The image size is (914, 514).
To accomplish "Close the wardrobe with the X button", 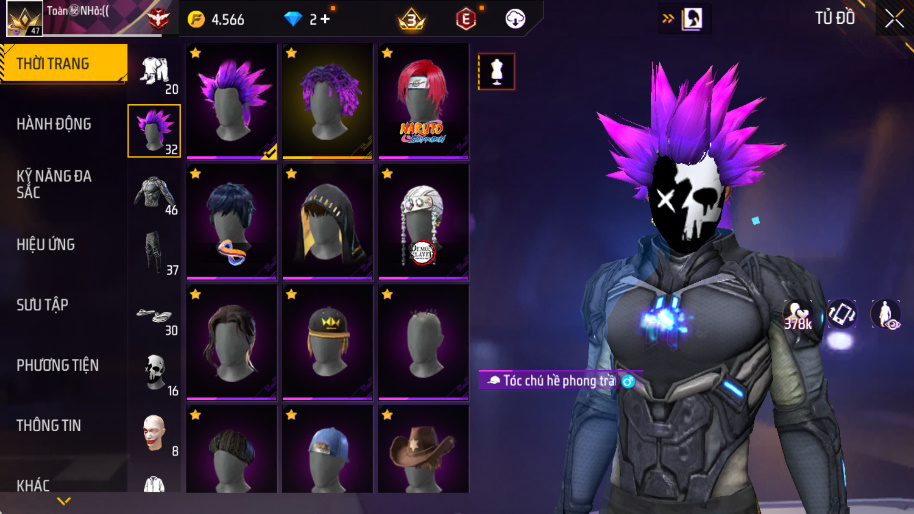I will [894, 18].
